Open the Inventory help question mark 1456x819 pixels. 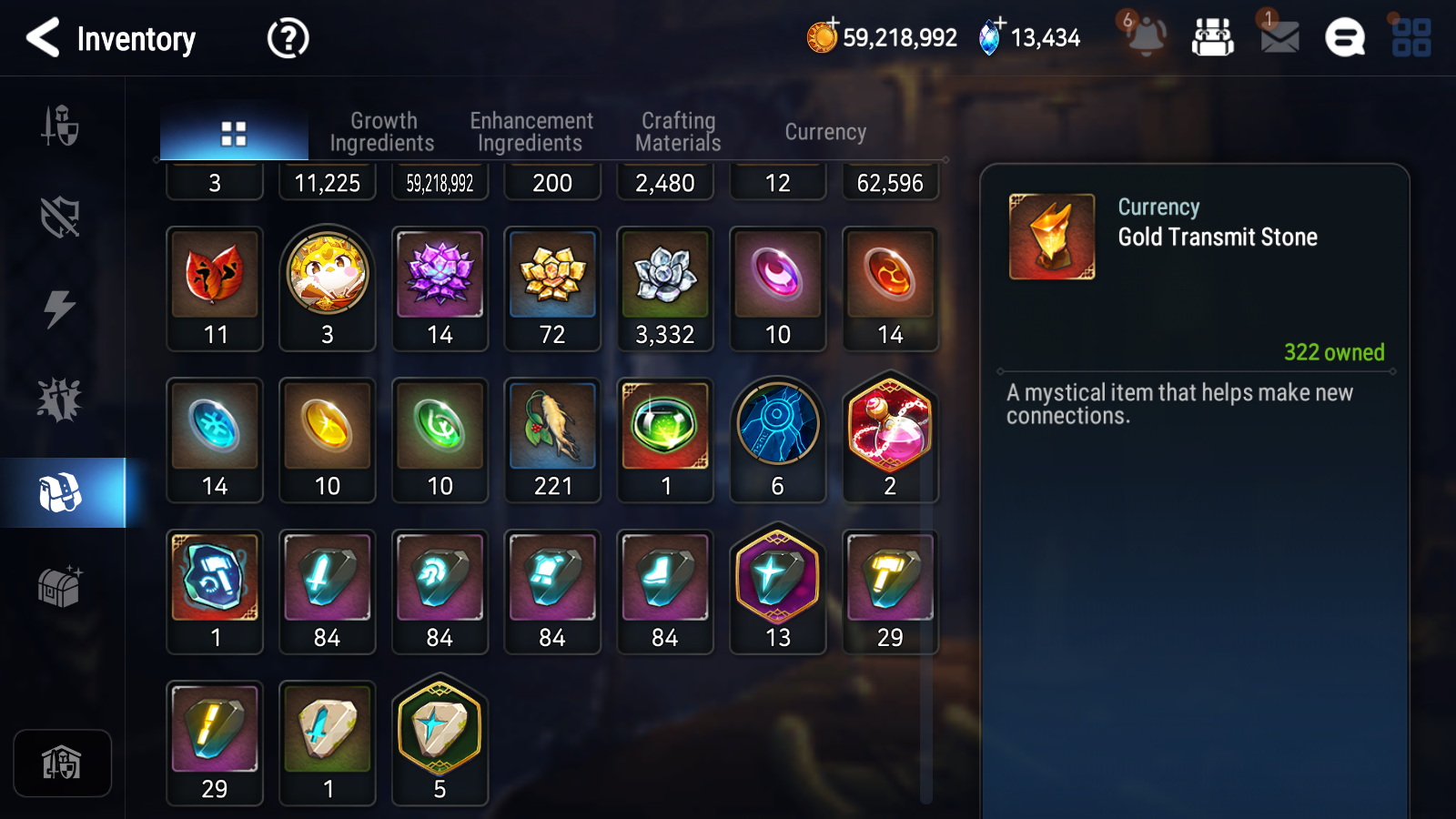(287, 38)
